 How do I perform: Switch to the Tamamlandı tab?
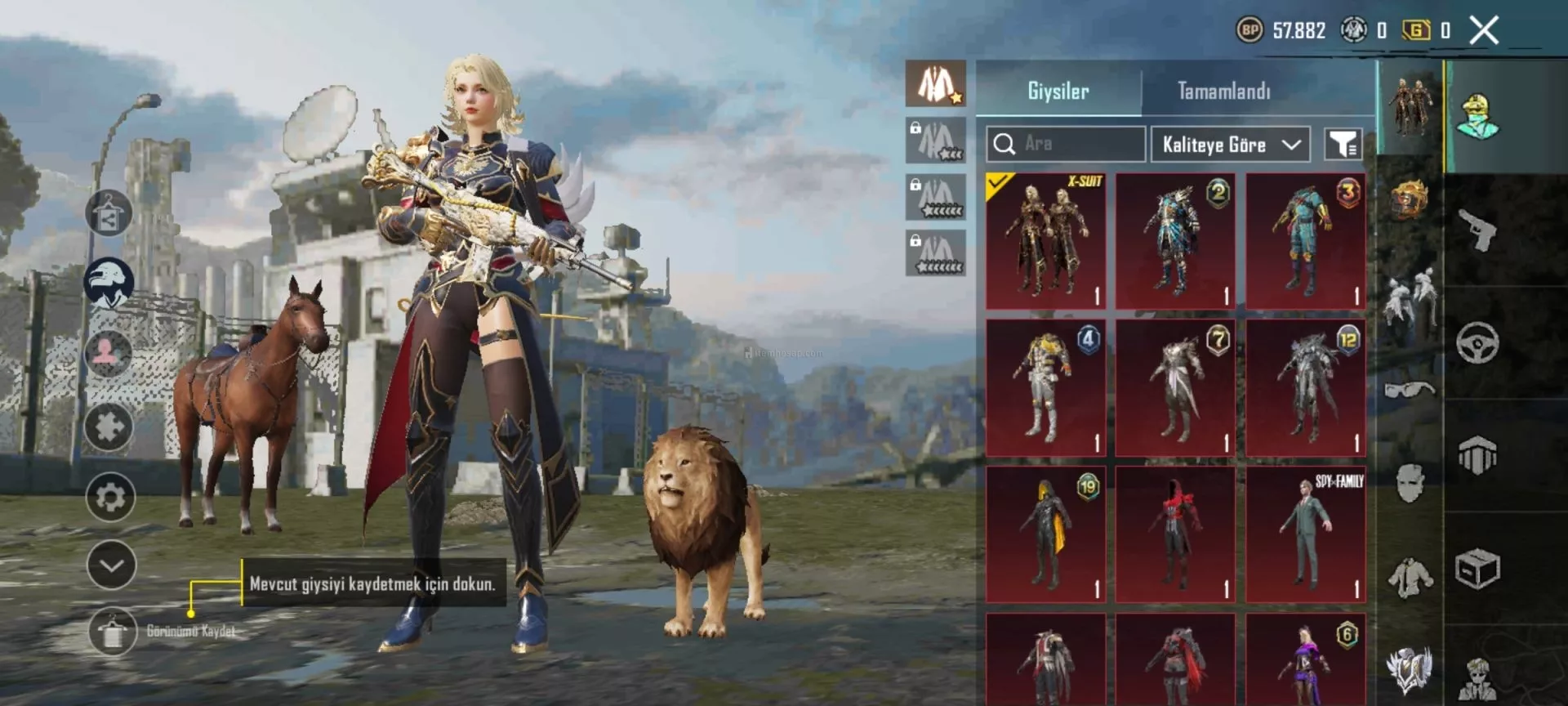(x=1223, y=91)
